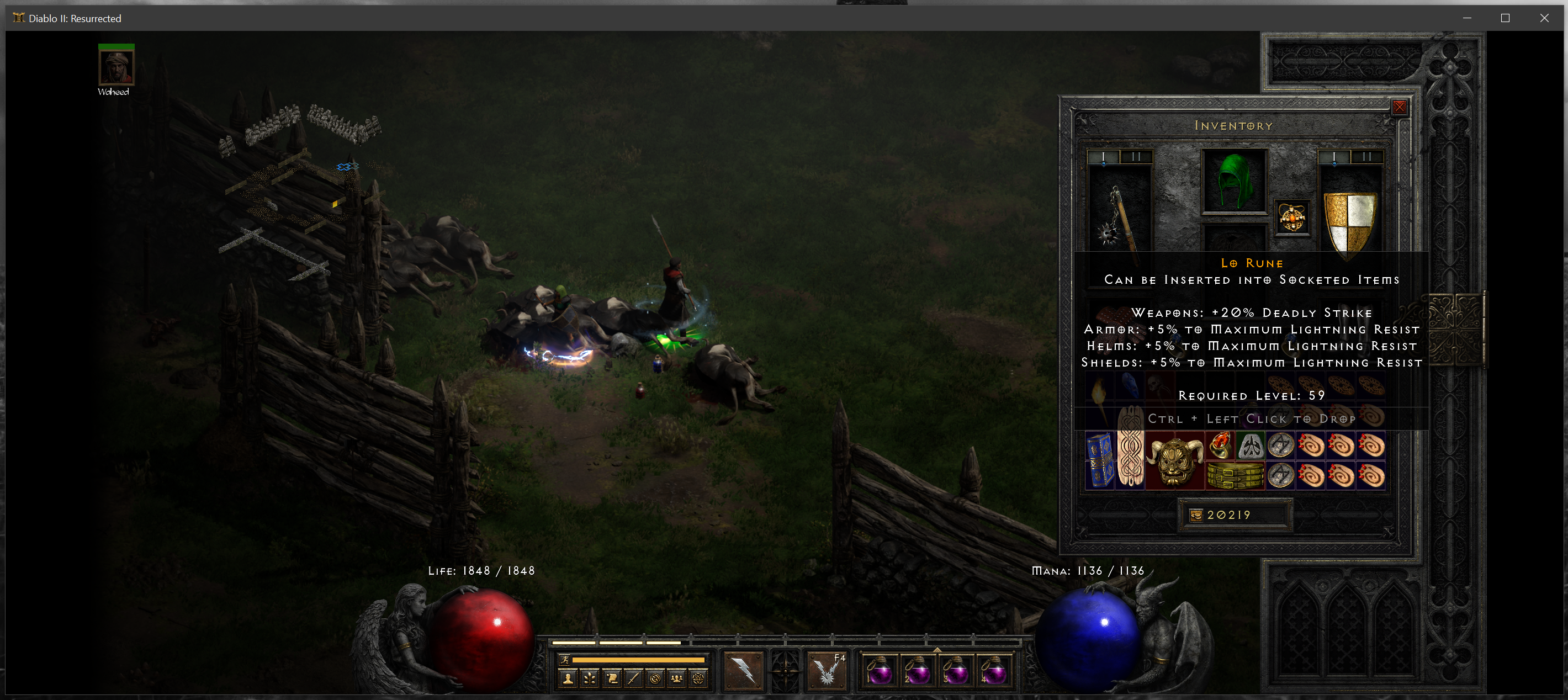Select the red gem ring in inventory
This screenshot has height=700, width=1568.
(x=1220, y=446)
